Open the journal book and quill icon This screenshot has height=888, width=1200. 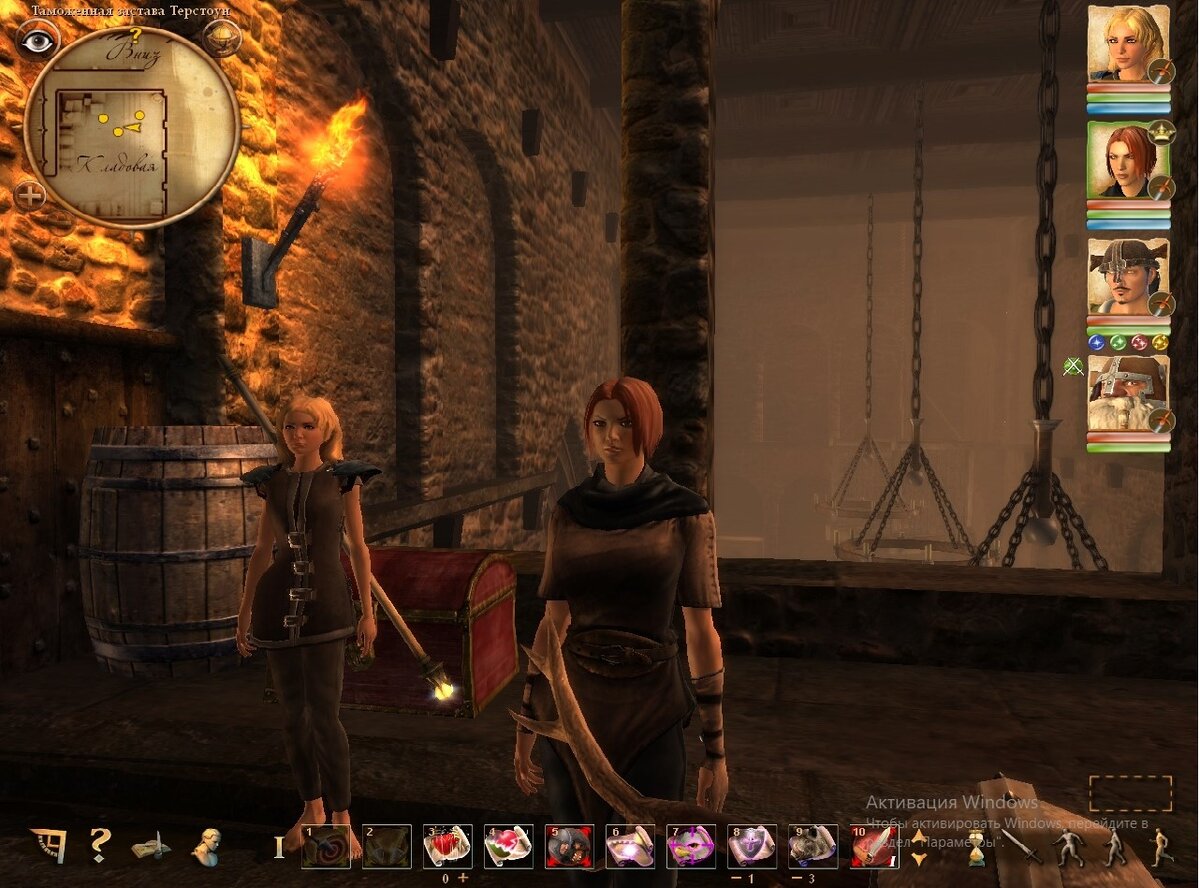151,847
